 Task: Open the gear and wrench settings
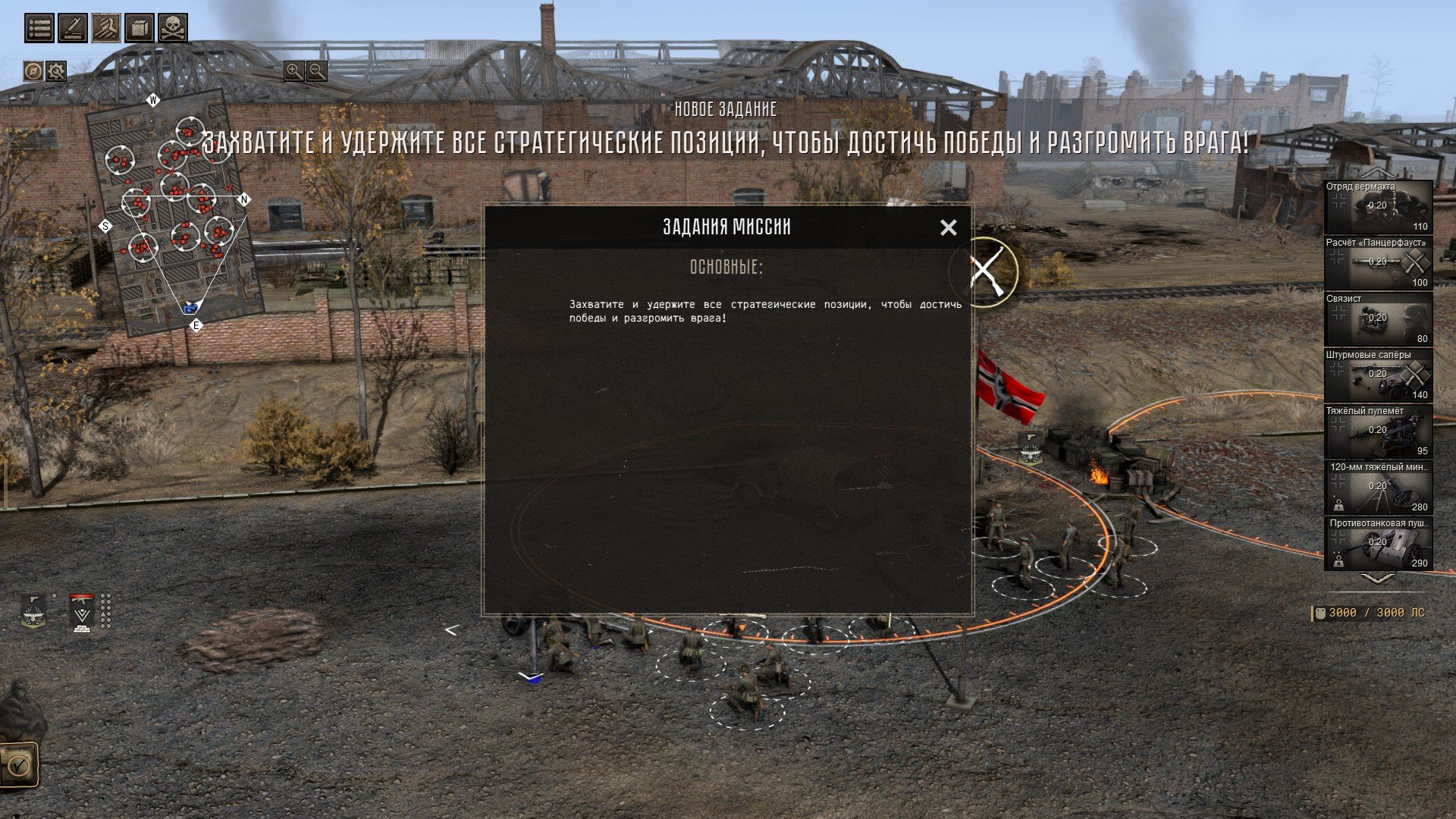(x=56, y=71)
